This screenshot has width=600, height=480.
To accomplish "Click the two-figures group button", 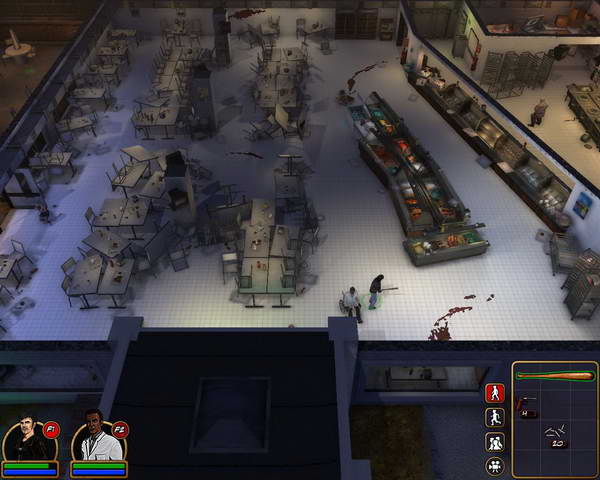I will [x=494, y=442].
